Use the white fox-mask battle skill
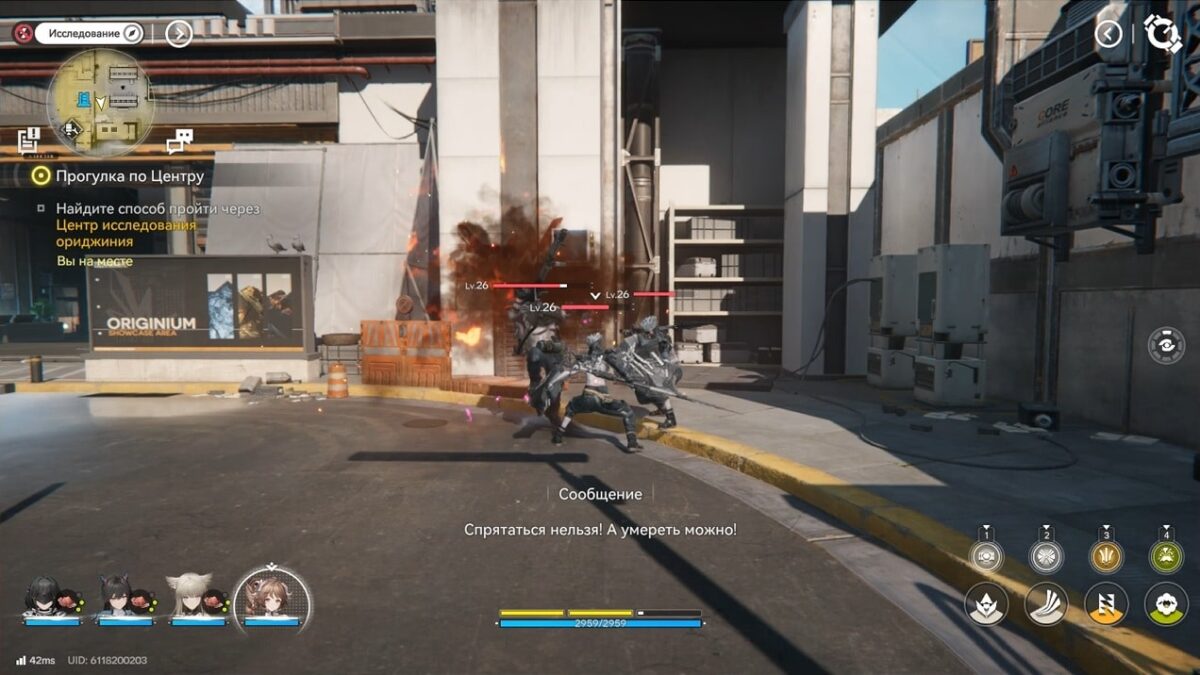 pos(986,604)
